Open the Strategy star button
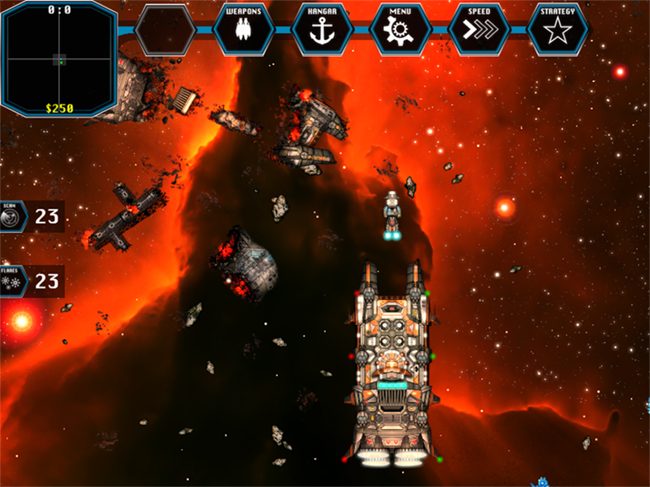 click(558, 29)
